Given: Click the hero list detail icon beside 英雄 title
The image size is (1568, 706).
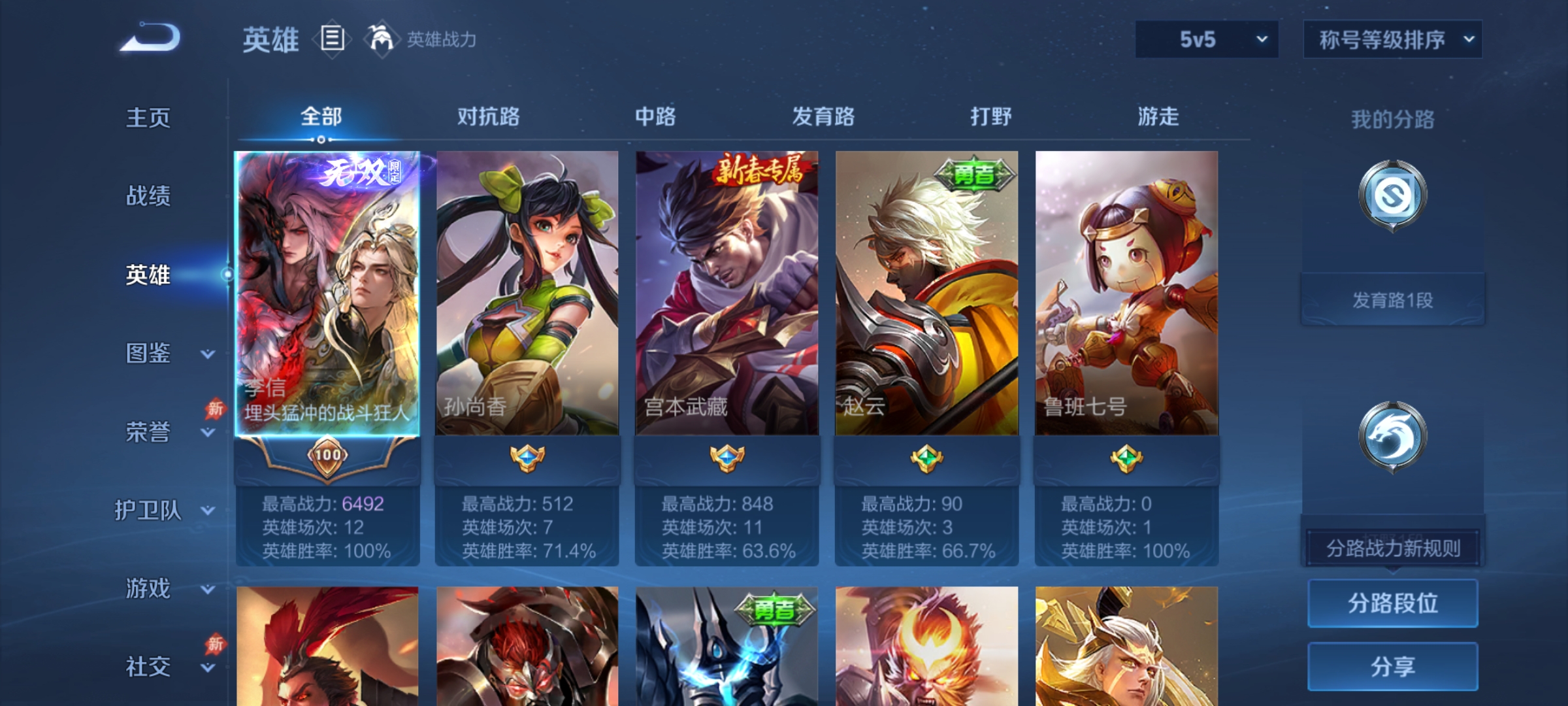Looking at the screenshot, I should click(332, 41).
